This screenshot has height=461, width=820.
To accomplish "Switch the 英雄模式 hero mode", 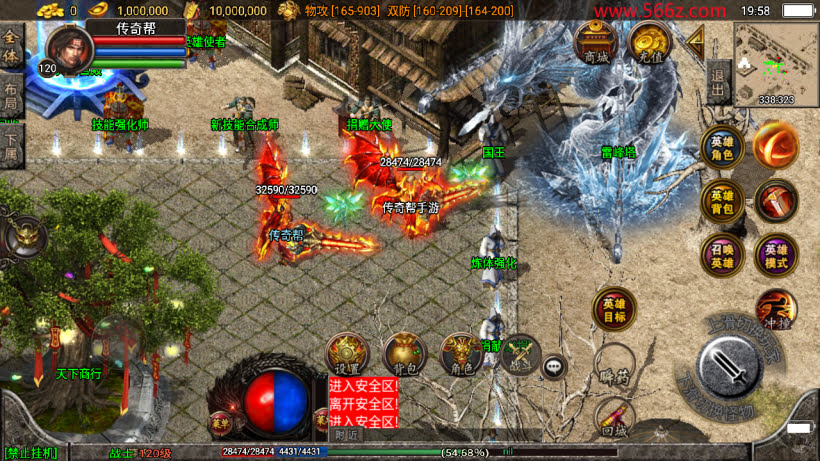I will point(776,255).
